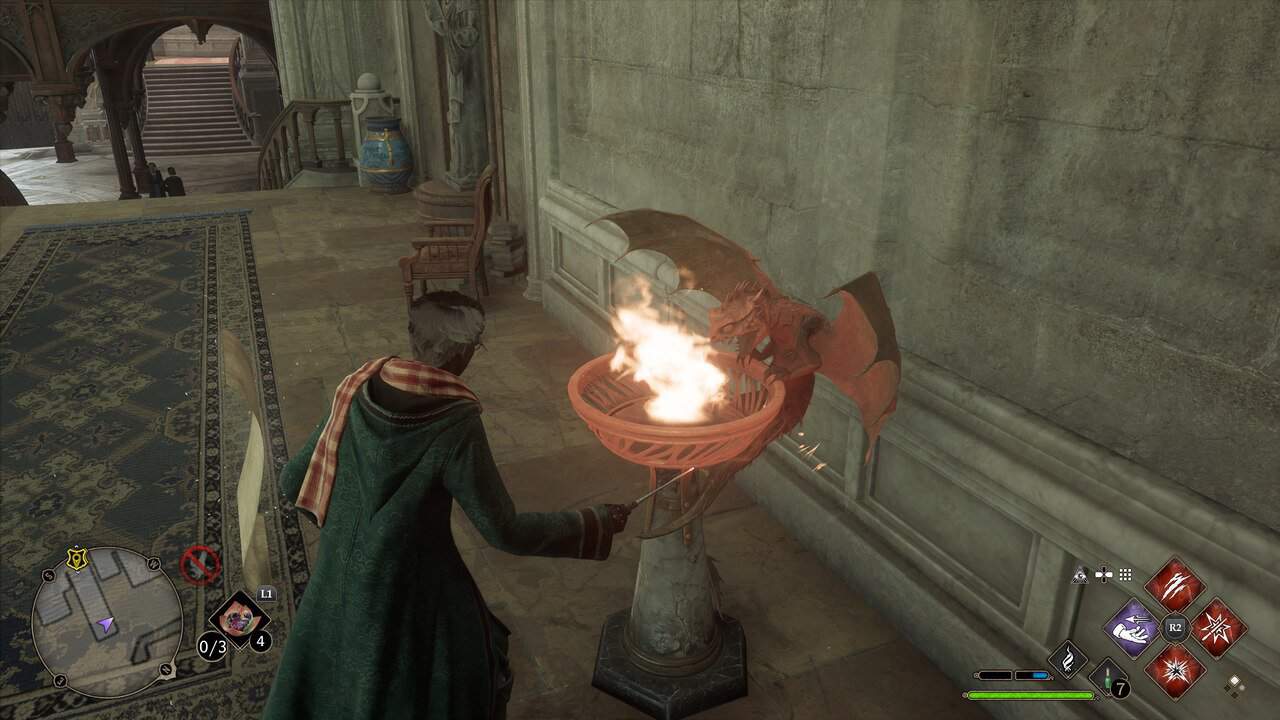Cast the red explosion spell at the bottom
This screenshot has height=720, width=1280.
point(1174,671)
